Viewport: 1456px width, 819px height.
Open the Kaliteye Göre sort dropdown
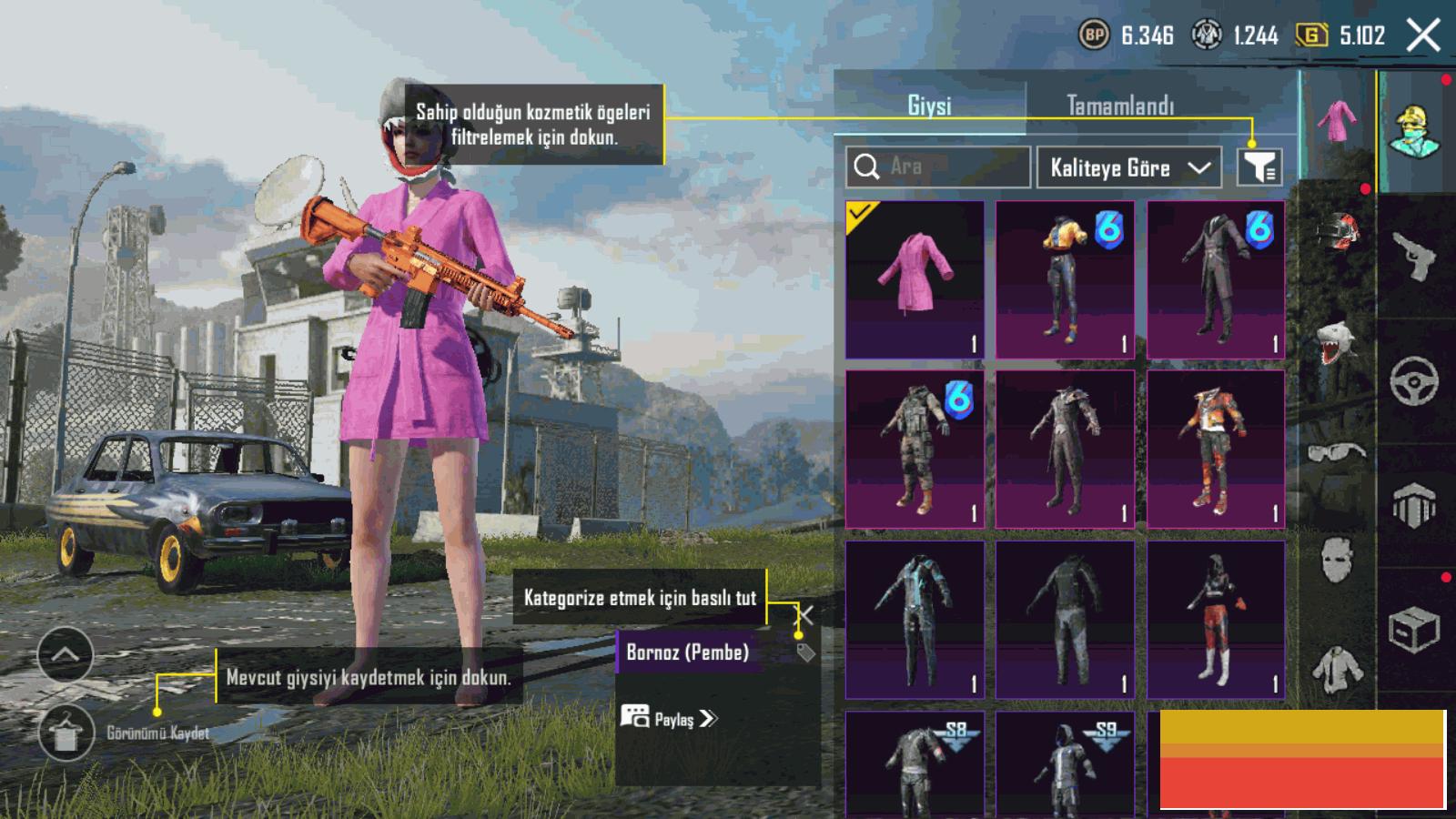point(1129,167)
